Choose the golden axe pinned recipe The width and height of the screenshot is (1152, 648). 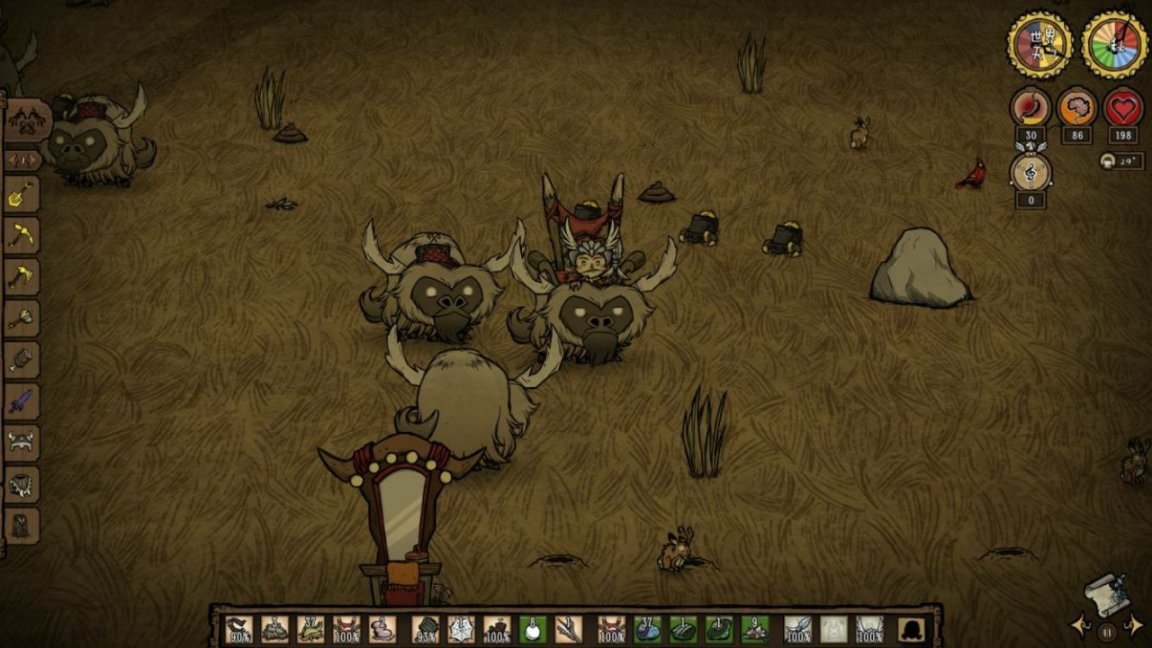[x=22, y=277]
